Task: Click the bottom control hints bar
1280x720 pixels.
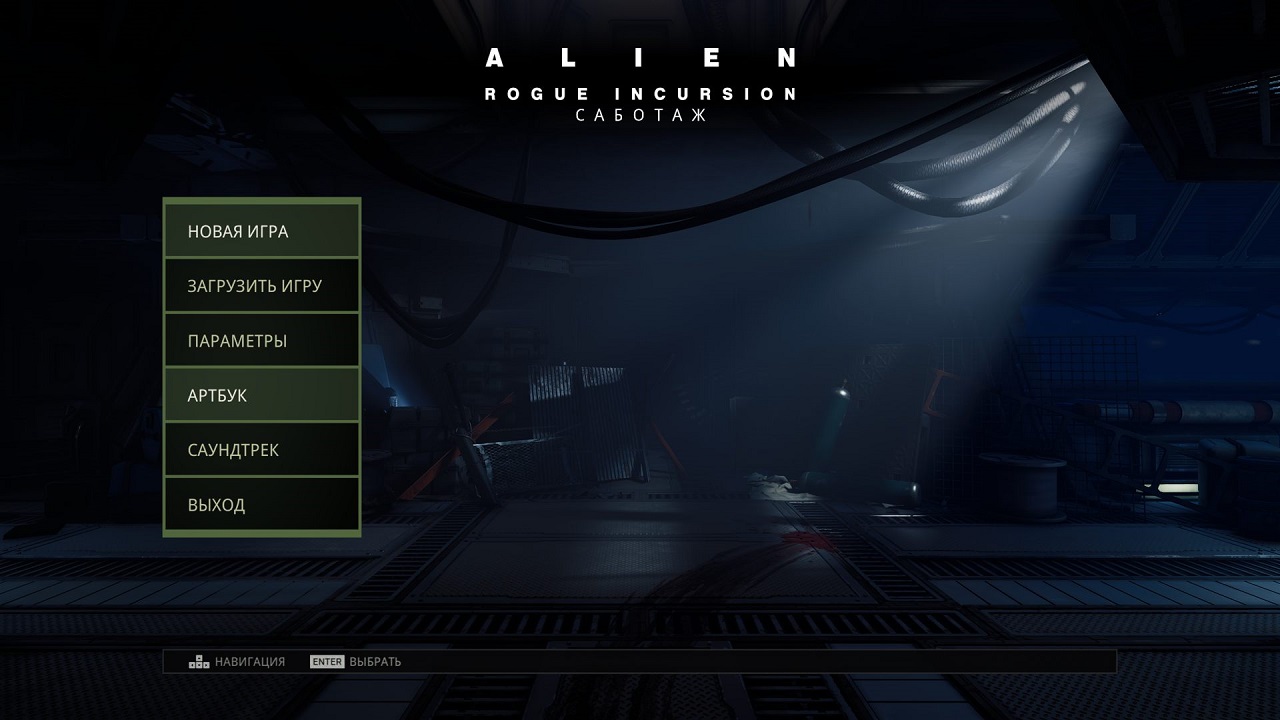Action: 640,660
